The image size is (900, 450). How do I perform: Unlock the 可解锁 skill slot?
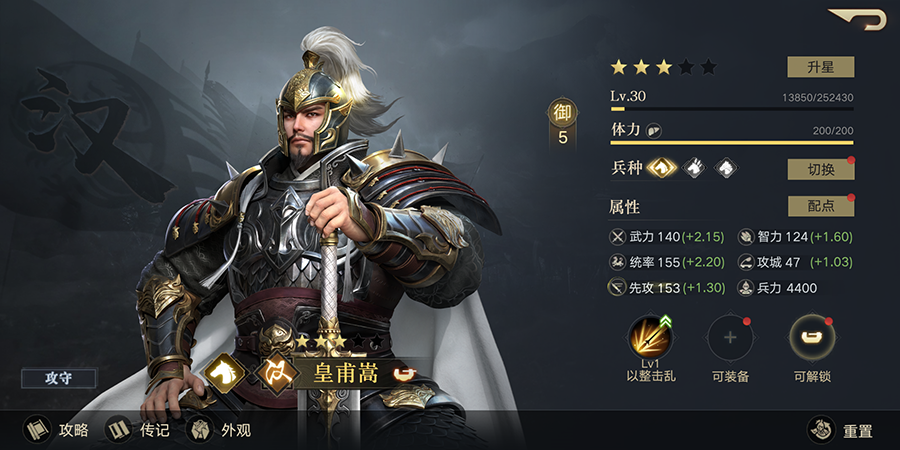[812, 339]
